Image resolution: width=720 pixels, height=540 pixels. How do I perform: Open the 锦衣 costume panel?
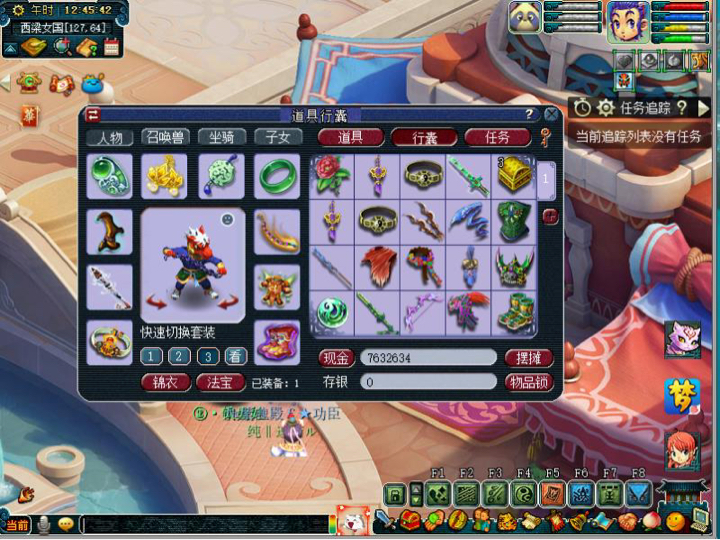click(165, 381)
